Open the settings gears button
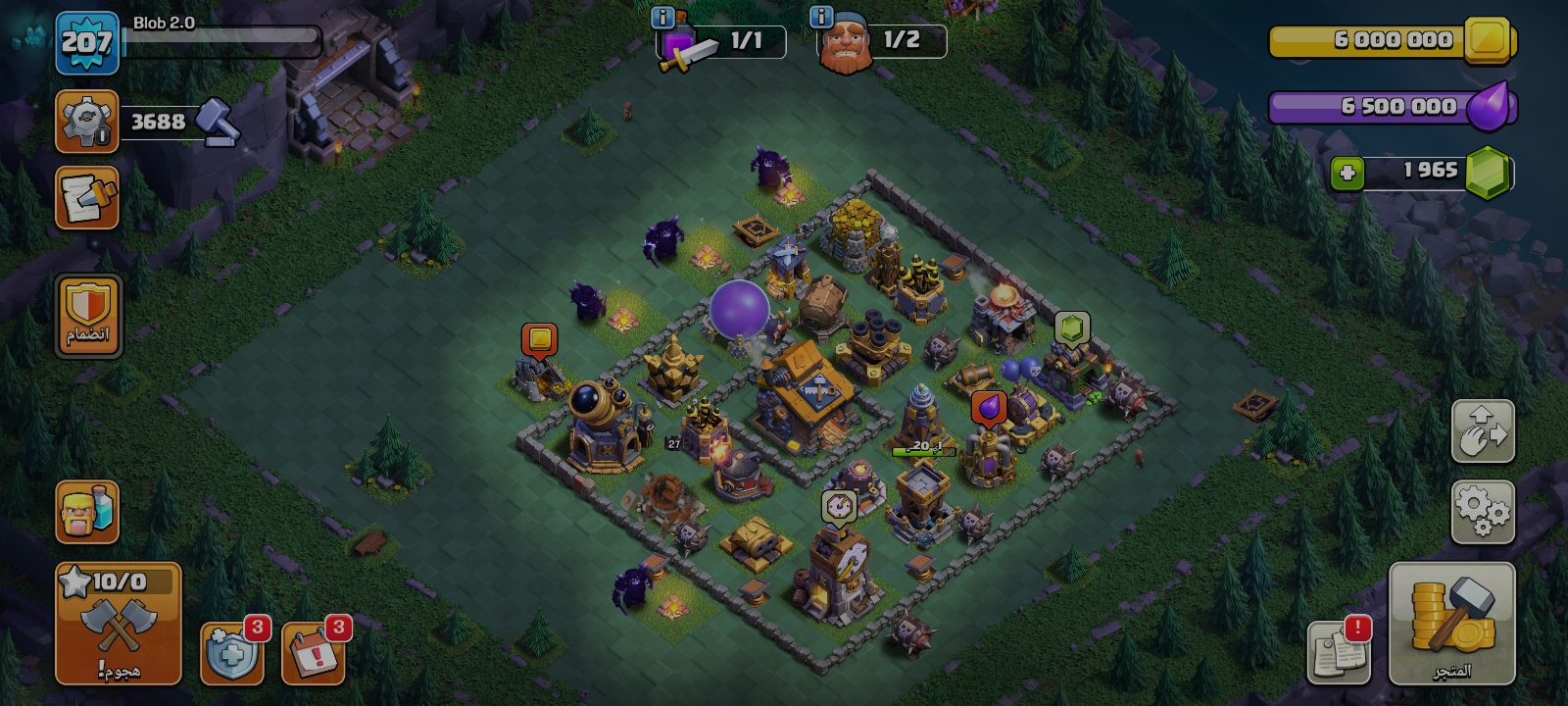The image size is (1568, 706). [x=1483, y=512]
